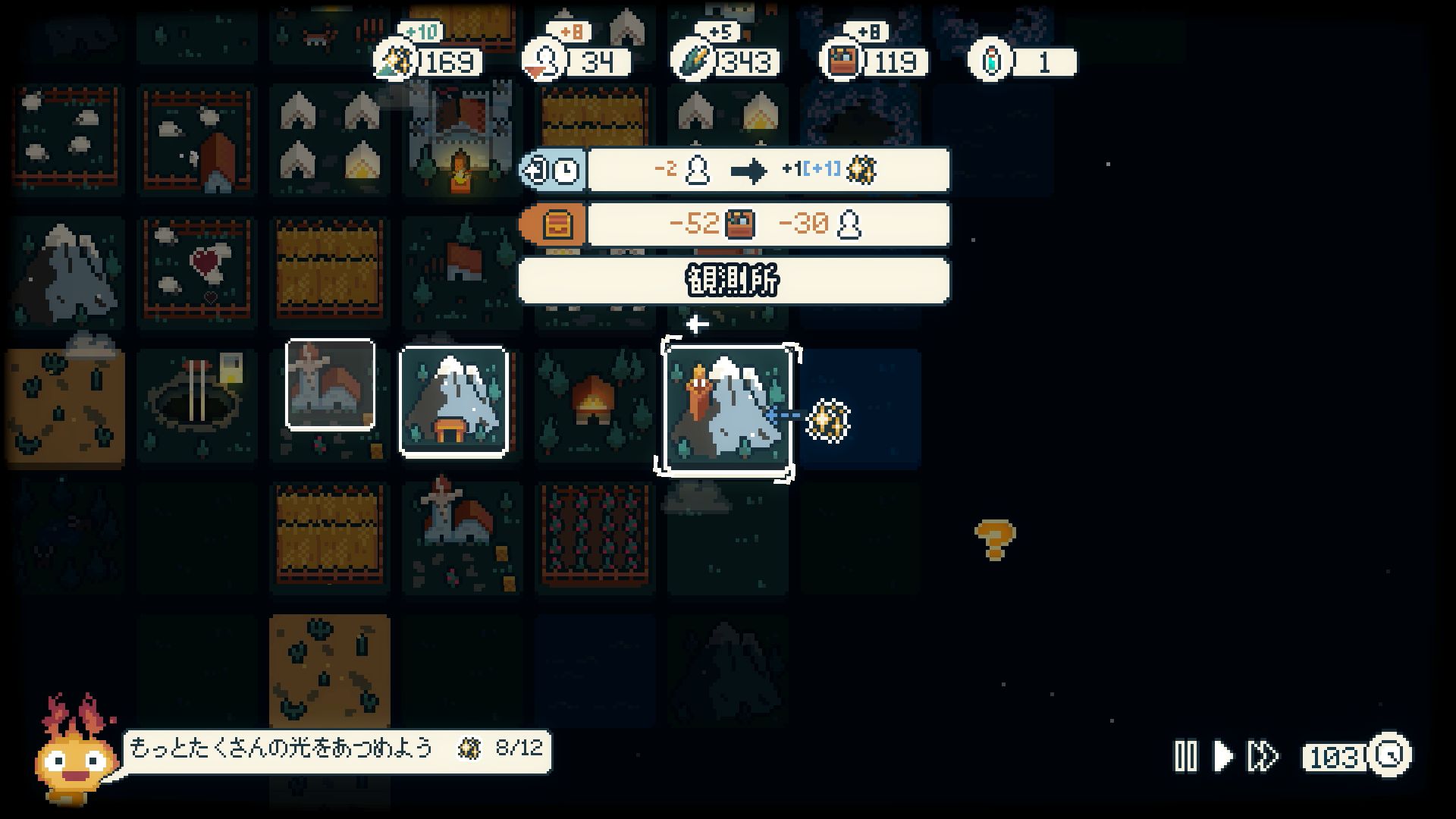This screenshot has height=819, width=1456.
Task: Select the highlighted snowy mountain mine tile
Action: [453, 401]
